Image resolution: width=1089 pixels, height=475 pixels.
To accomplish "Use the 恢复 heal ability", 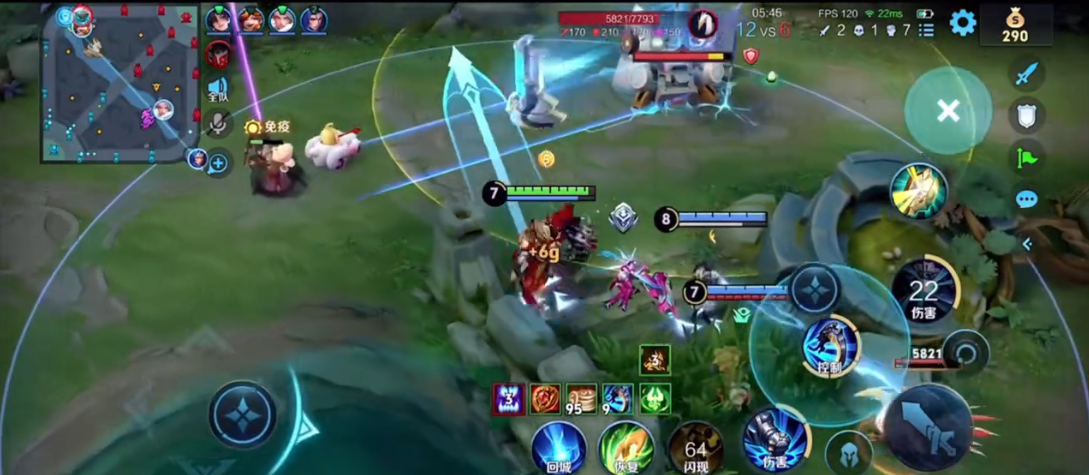I will pyautogui.click(x=626, y=447).
